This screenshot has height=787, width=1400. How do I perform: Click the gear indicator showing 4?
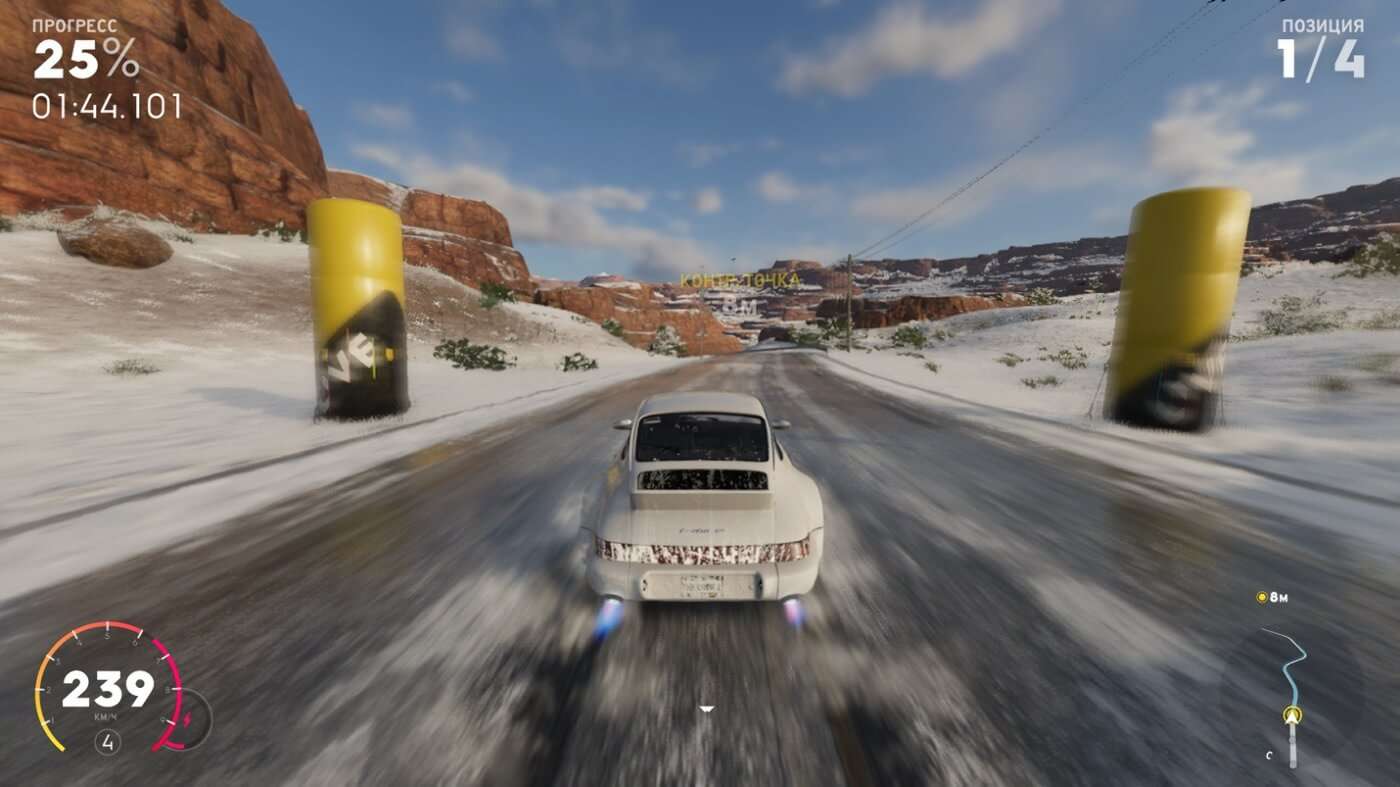click(106, 742)
